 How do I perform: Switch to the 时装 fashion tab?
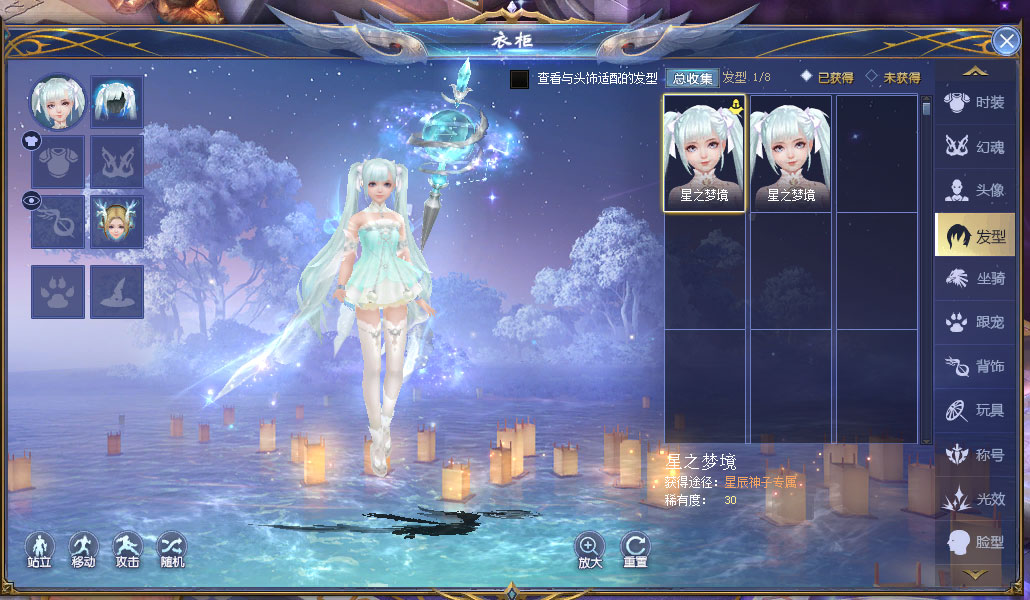click(975, 103)
